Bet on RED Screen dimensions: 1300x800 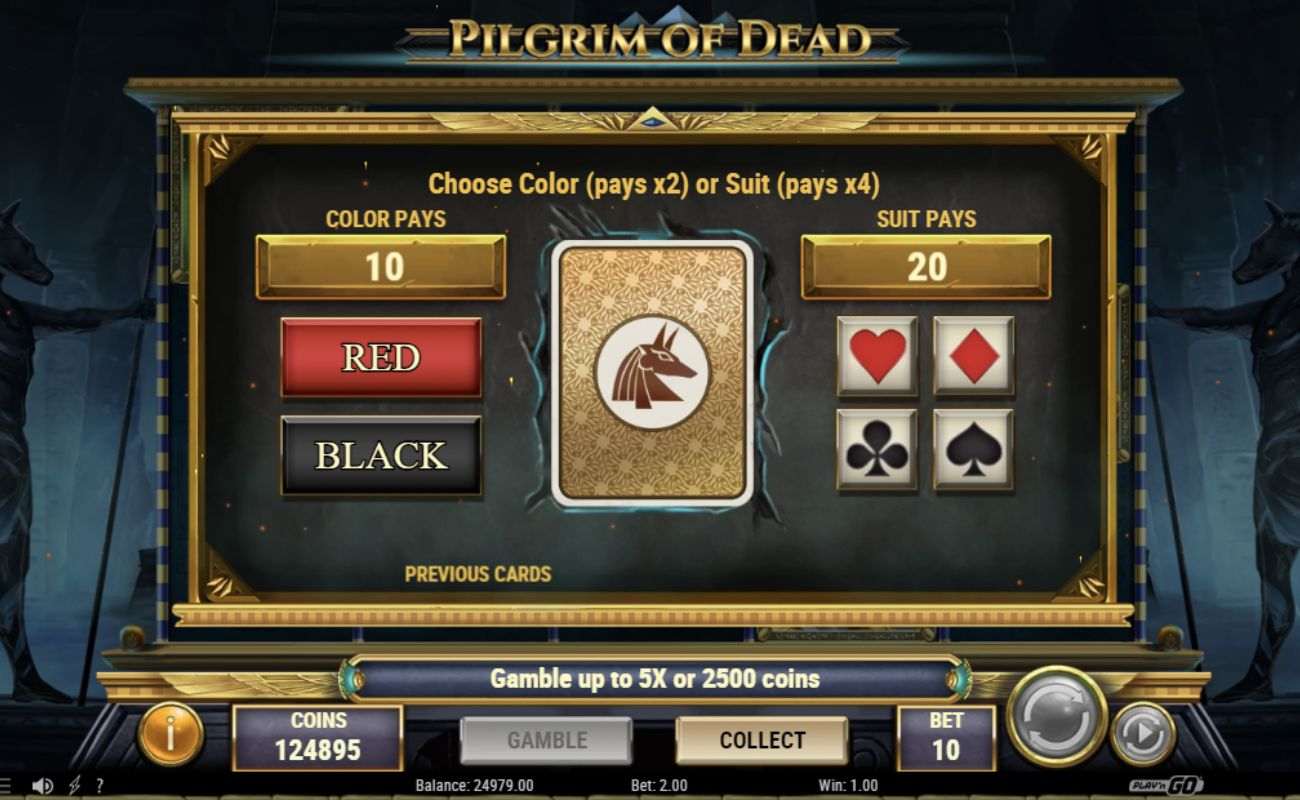coord(381,357)
